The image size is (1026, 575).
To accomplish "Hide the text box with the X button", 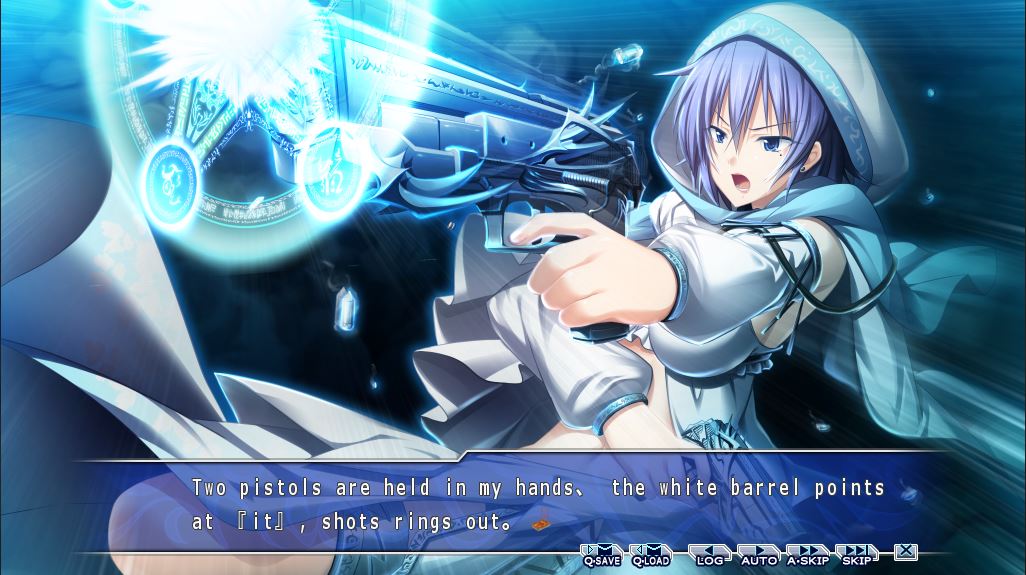I will 906,550.
